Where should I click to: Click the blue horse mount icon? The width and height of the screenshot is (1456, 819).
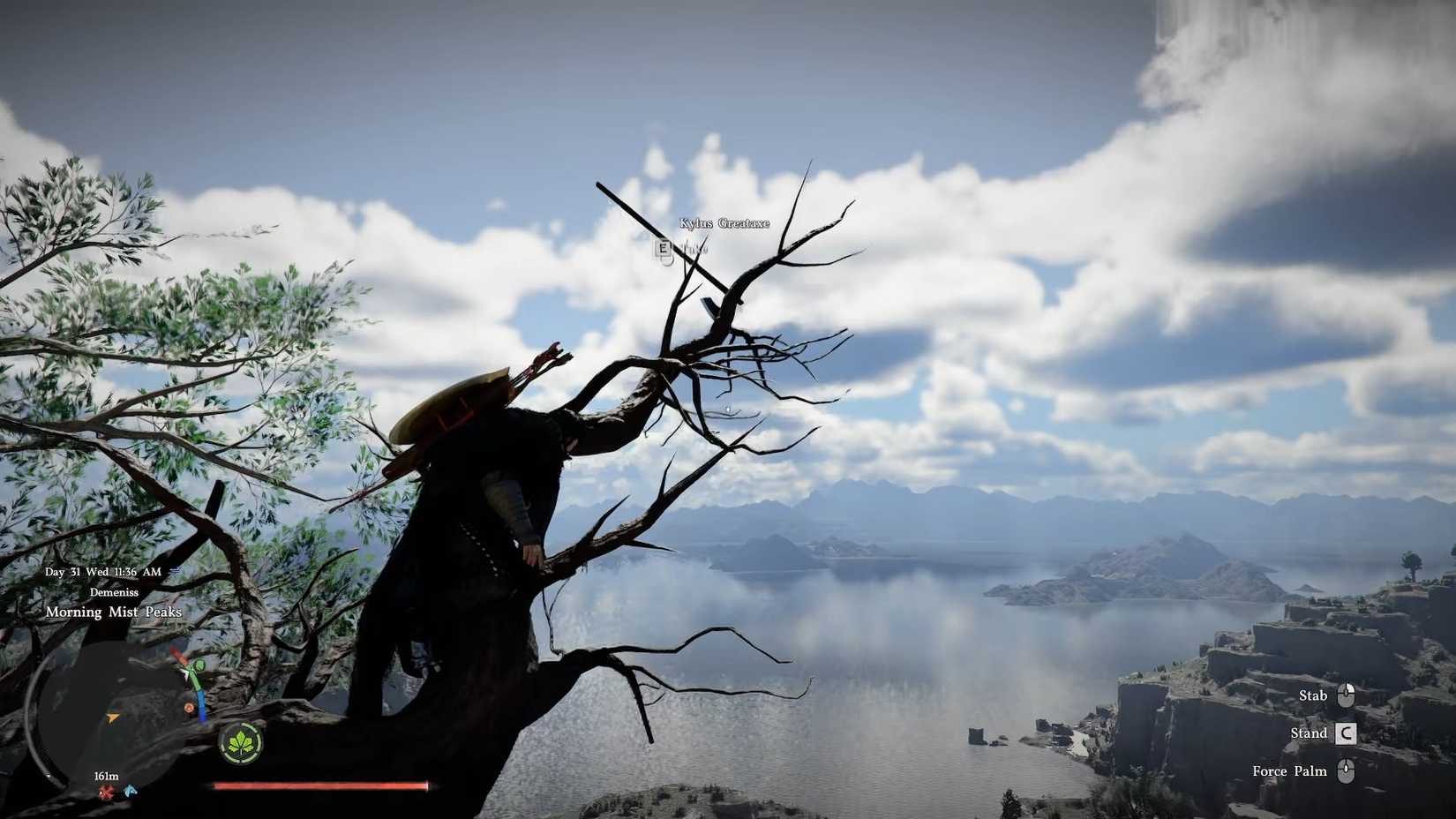(131, 791)
